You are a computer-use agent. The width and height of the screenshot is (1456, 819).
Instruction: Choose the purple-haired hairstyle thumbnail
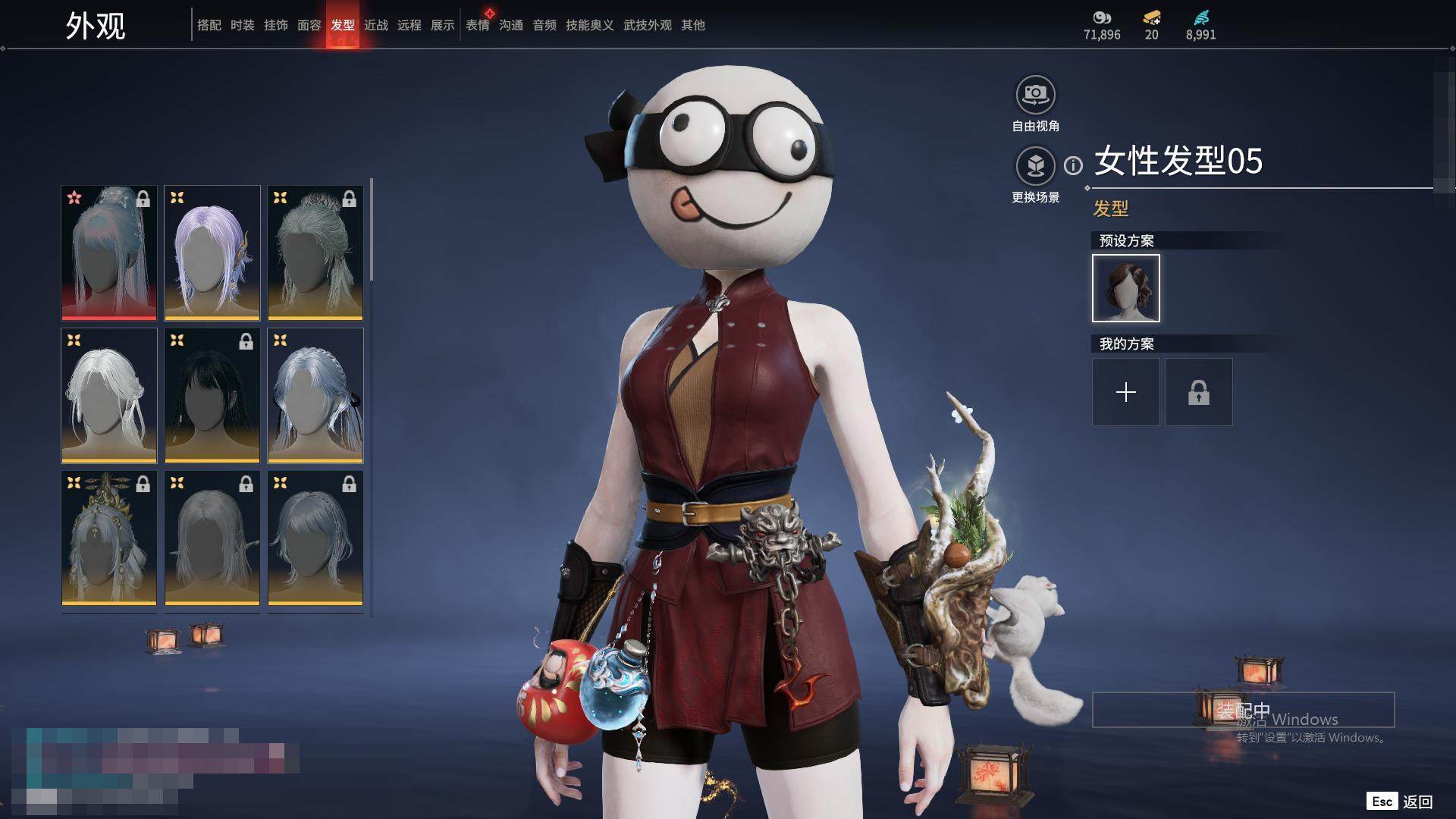(212, 253)
